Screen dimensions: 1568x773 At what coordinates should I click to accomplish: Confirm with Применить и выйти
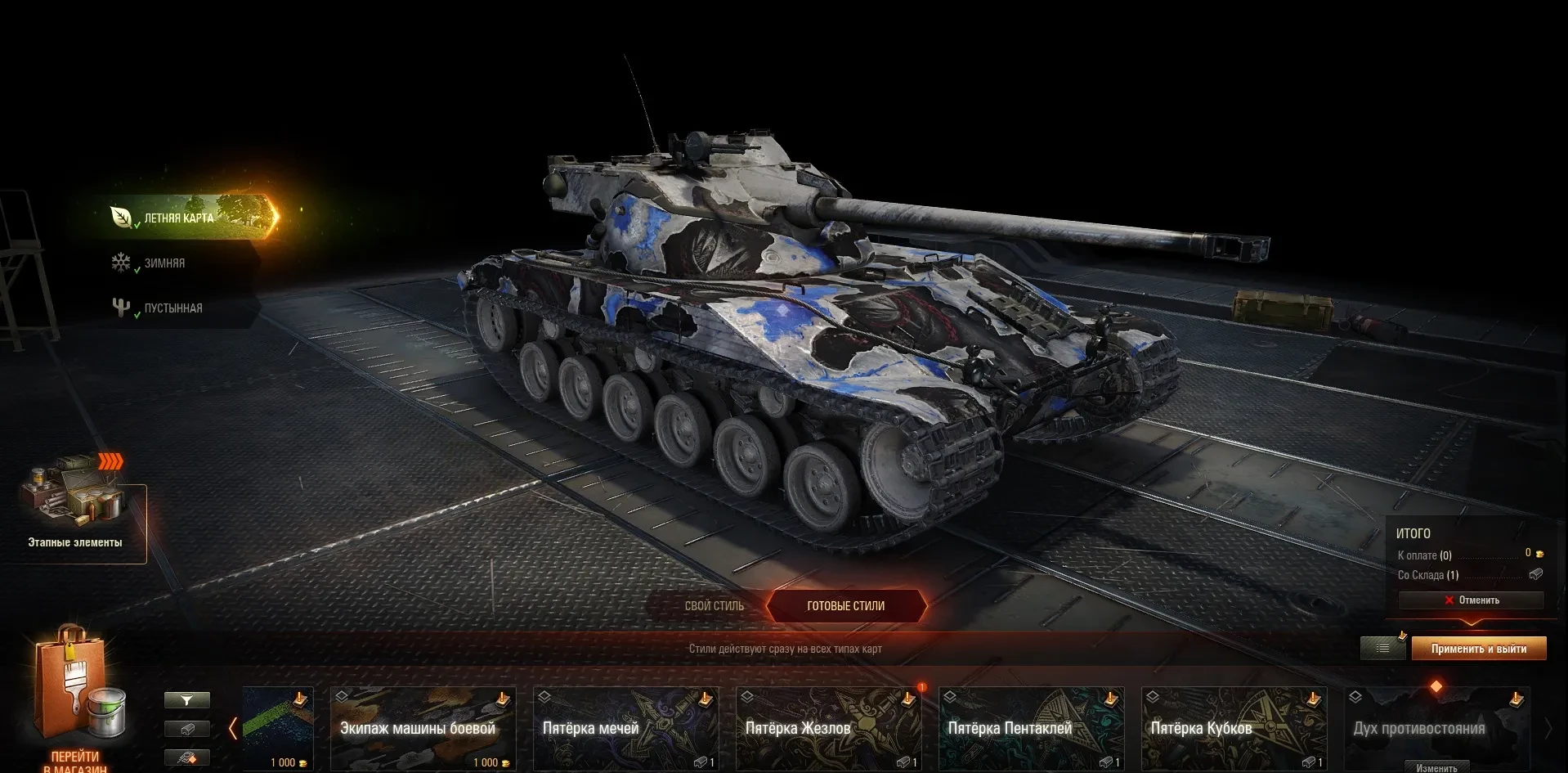[1478, 649]
